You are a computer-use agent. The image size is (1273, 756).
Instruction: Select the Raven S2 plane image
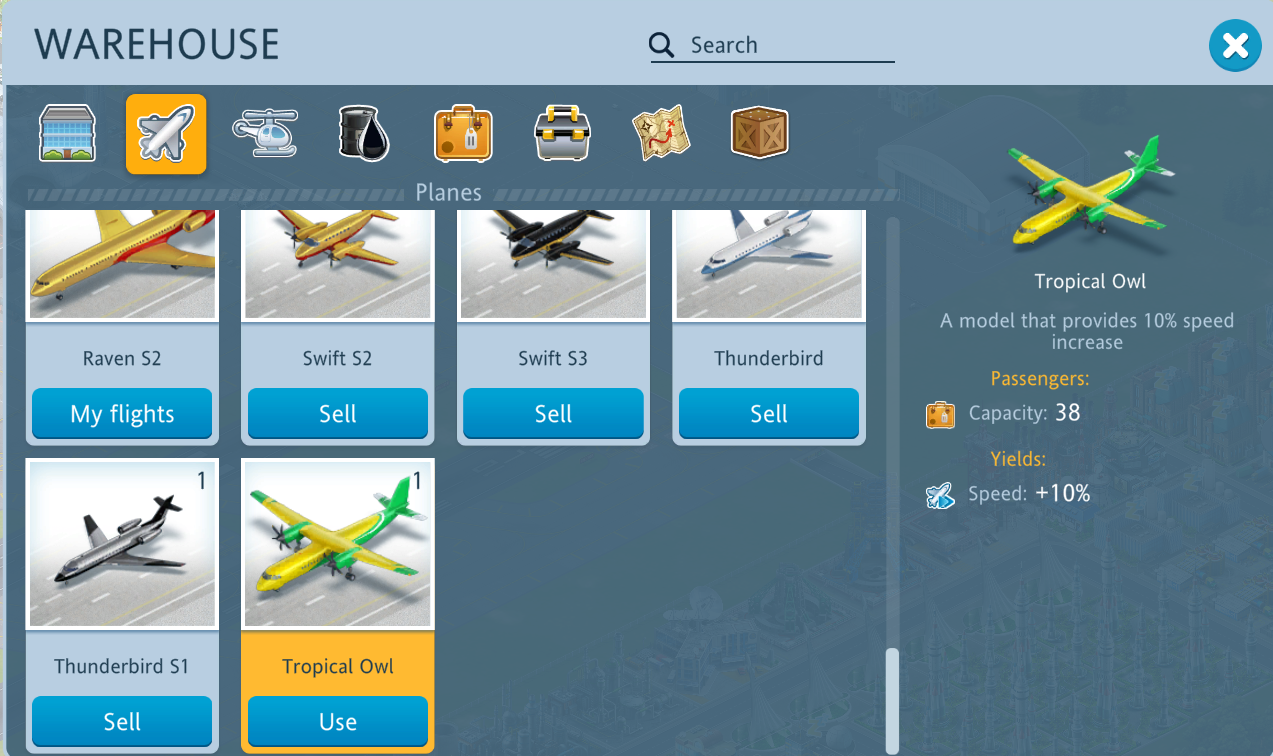pos(122,264)
